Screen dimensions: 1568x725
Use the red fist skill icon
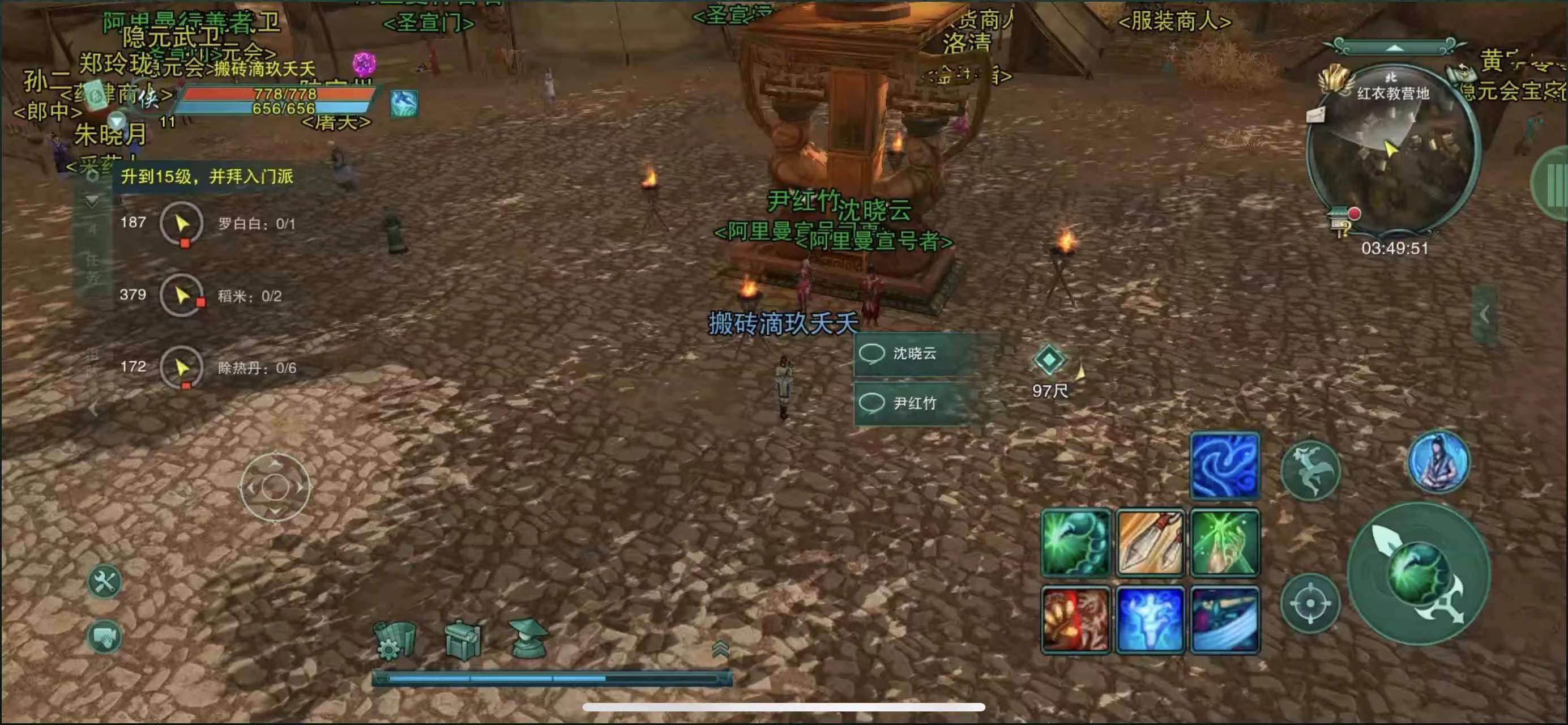tap(1075, 618)
